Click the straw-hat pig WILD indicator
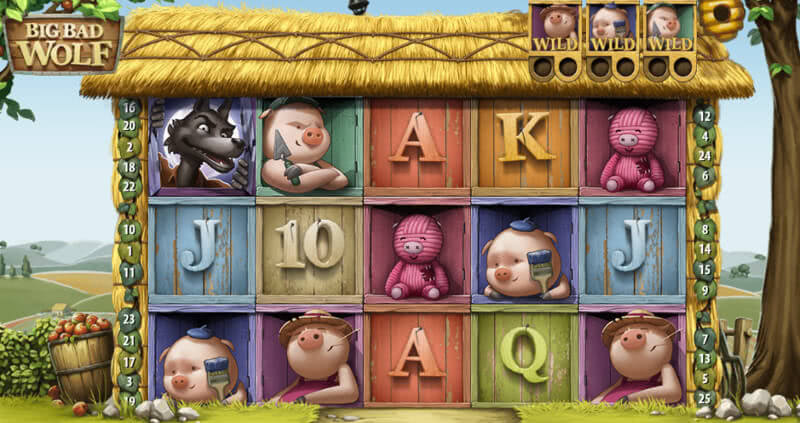 (556, 28)
